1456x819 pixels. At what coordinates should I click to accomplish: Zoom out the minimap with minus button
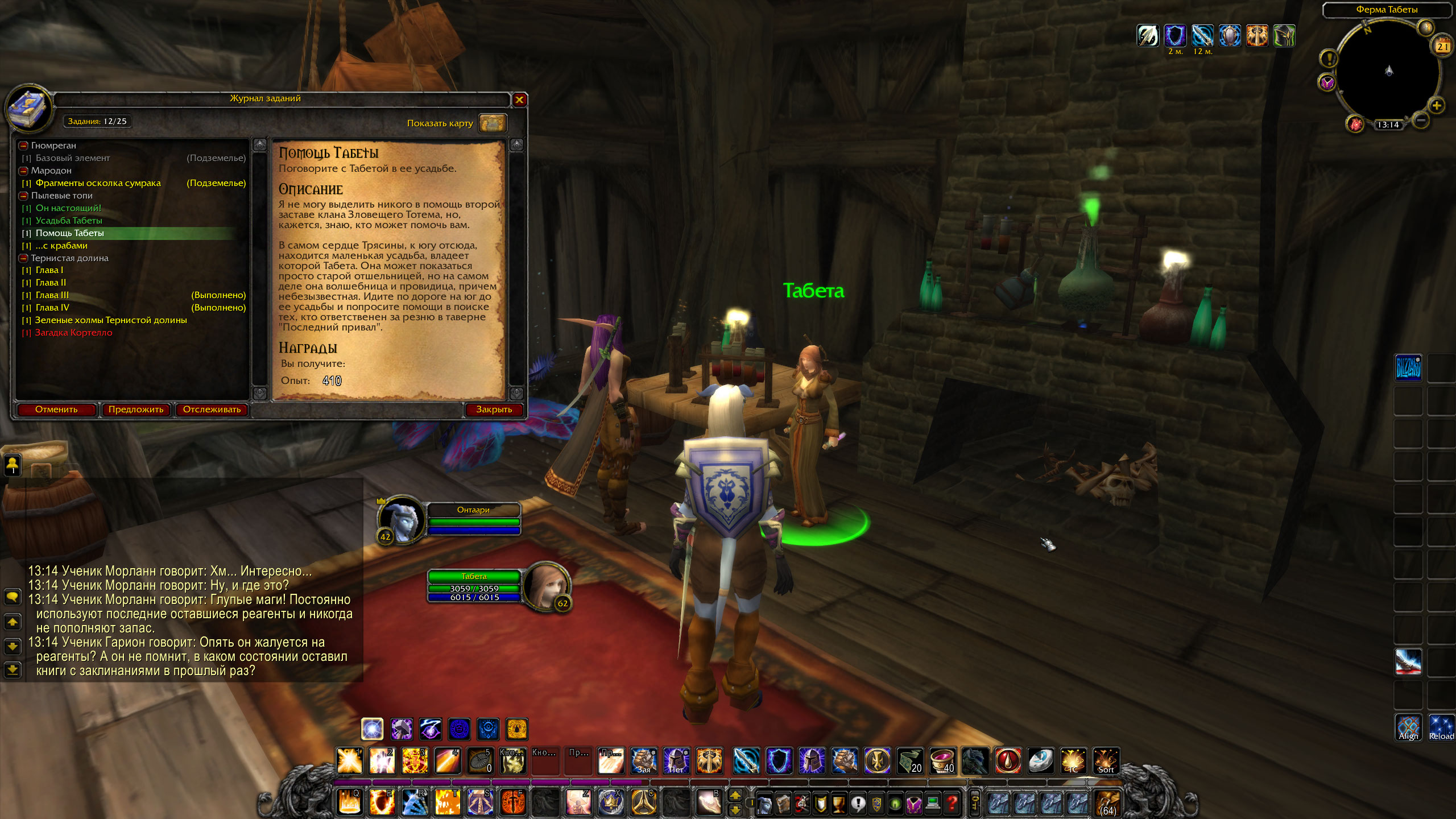click(1421, 120)
